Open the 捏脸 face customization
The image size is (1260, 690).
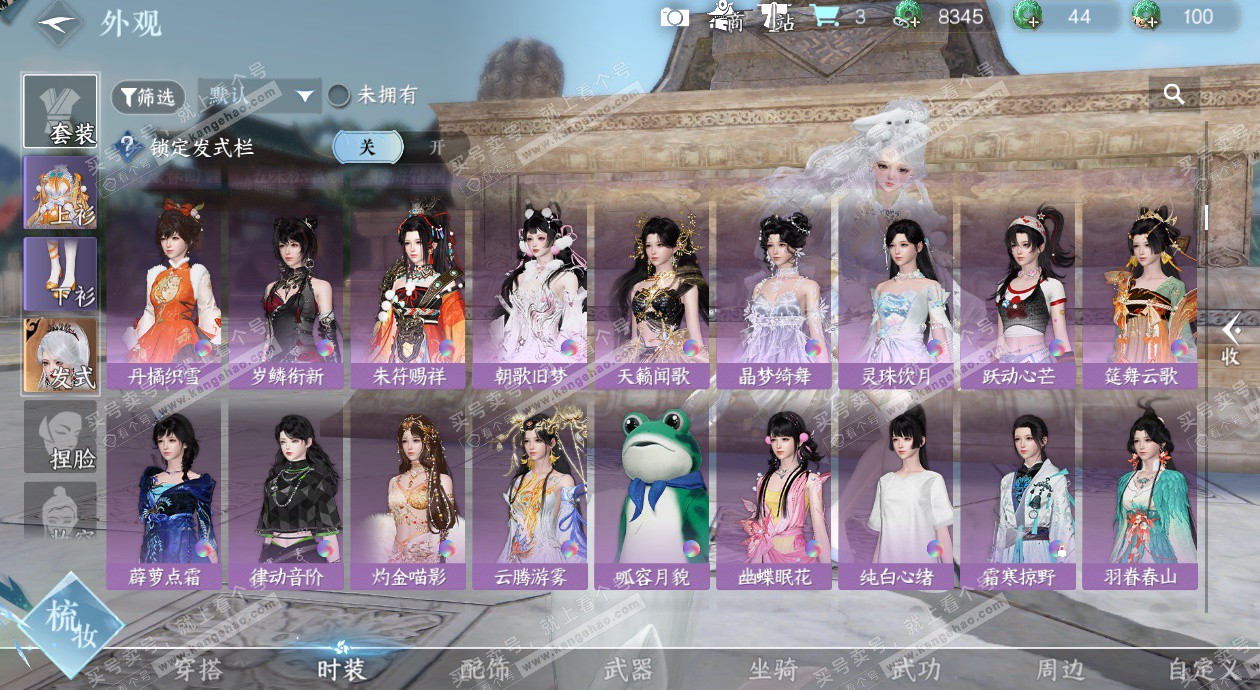click(61, 437)
